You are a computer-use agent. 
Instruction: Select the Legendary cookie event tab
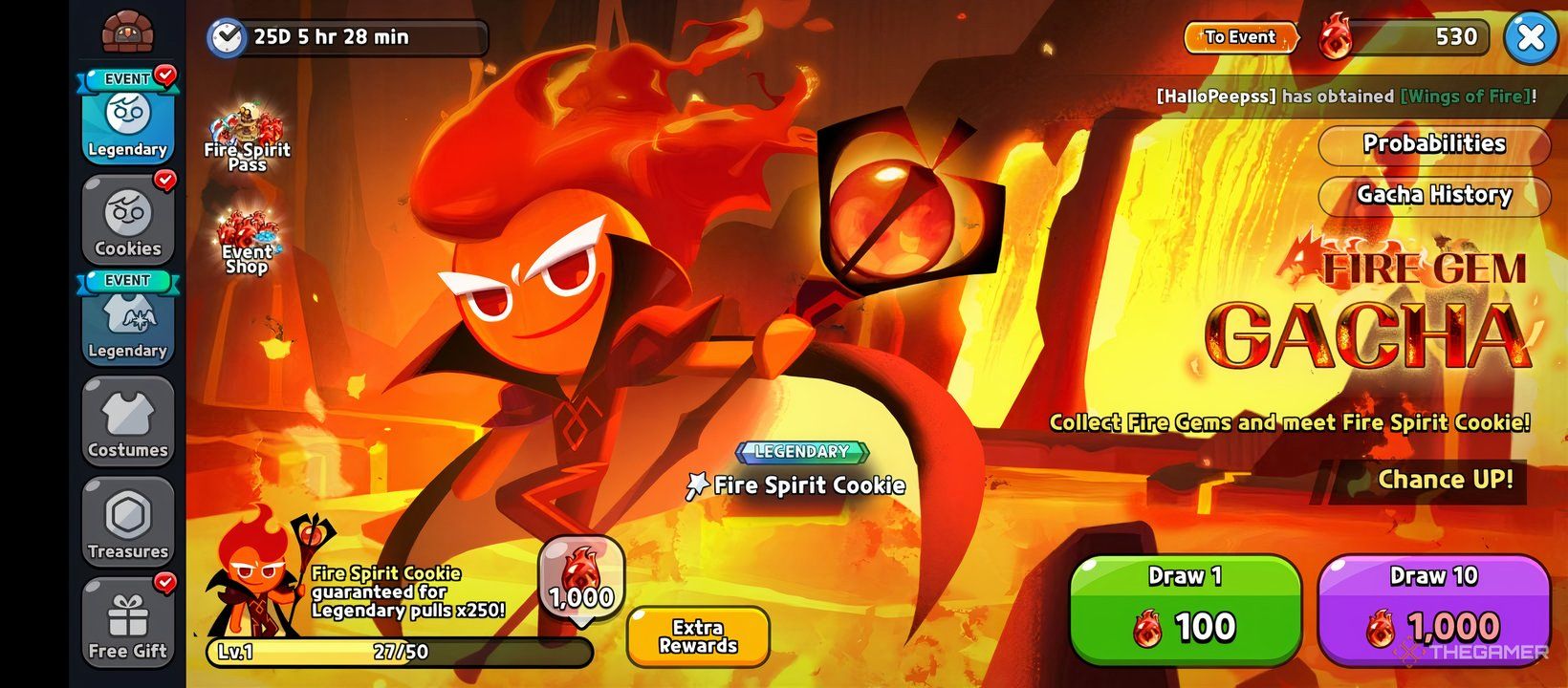point(127,118)
